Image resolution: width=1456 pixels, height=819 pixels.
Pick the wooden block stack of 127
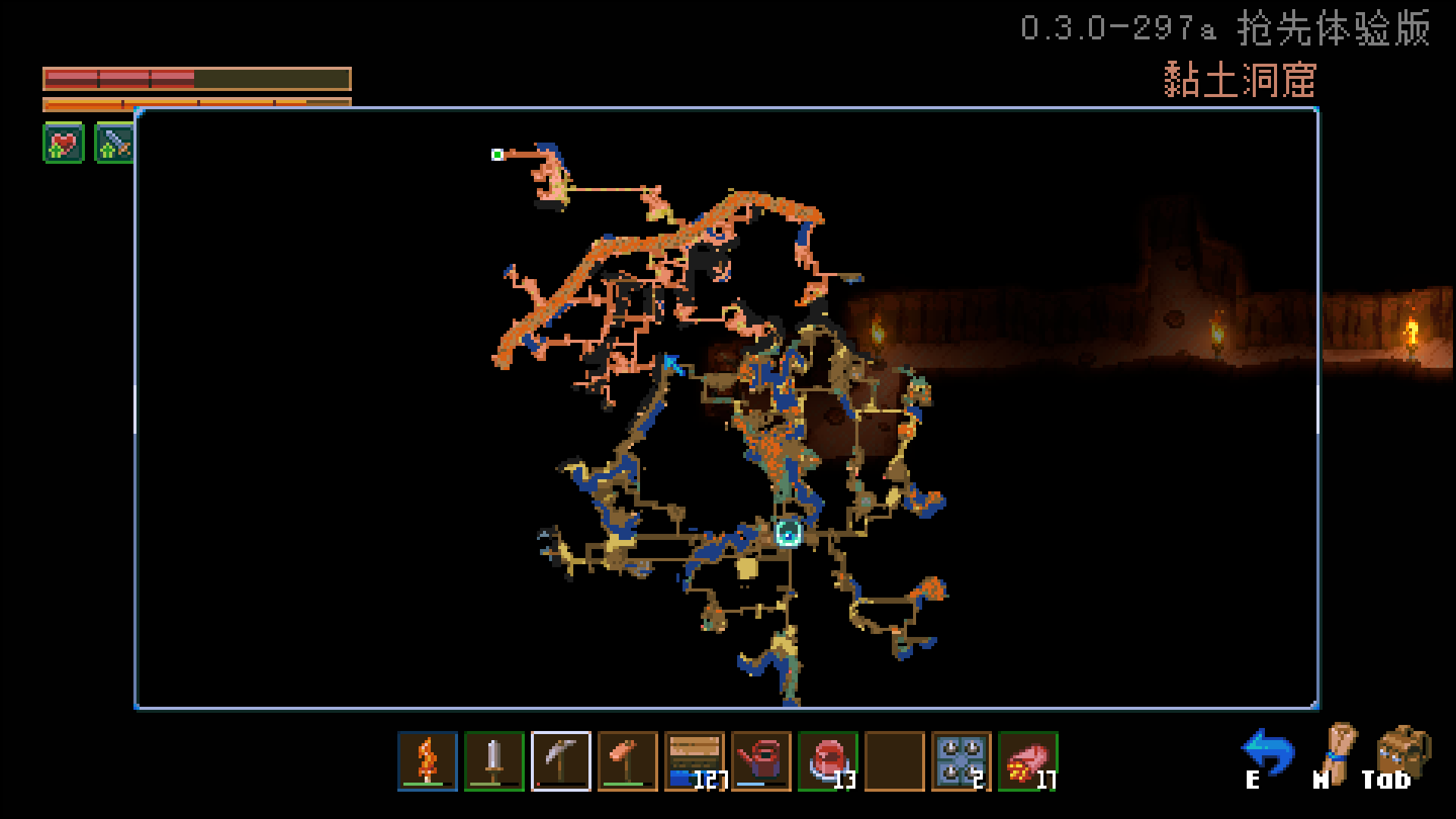(695, 761)
